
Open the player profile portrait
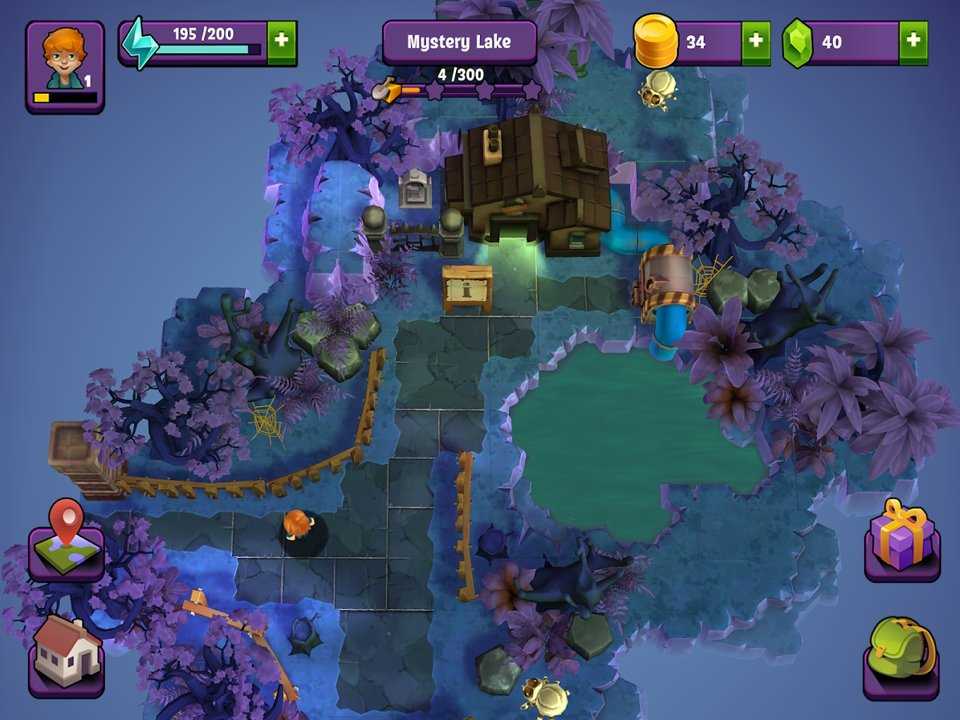[65, 65]
